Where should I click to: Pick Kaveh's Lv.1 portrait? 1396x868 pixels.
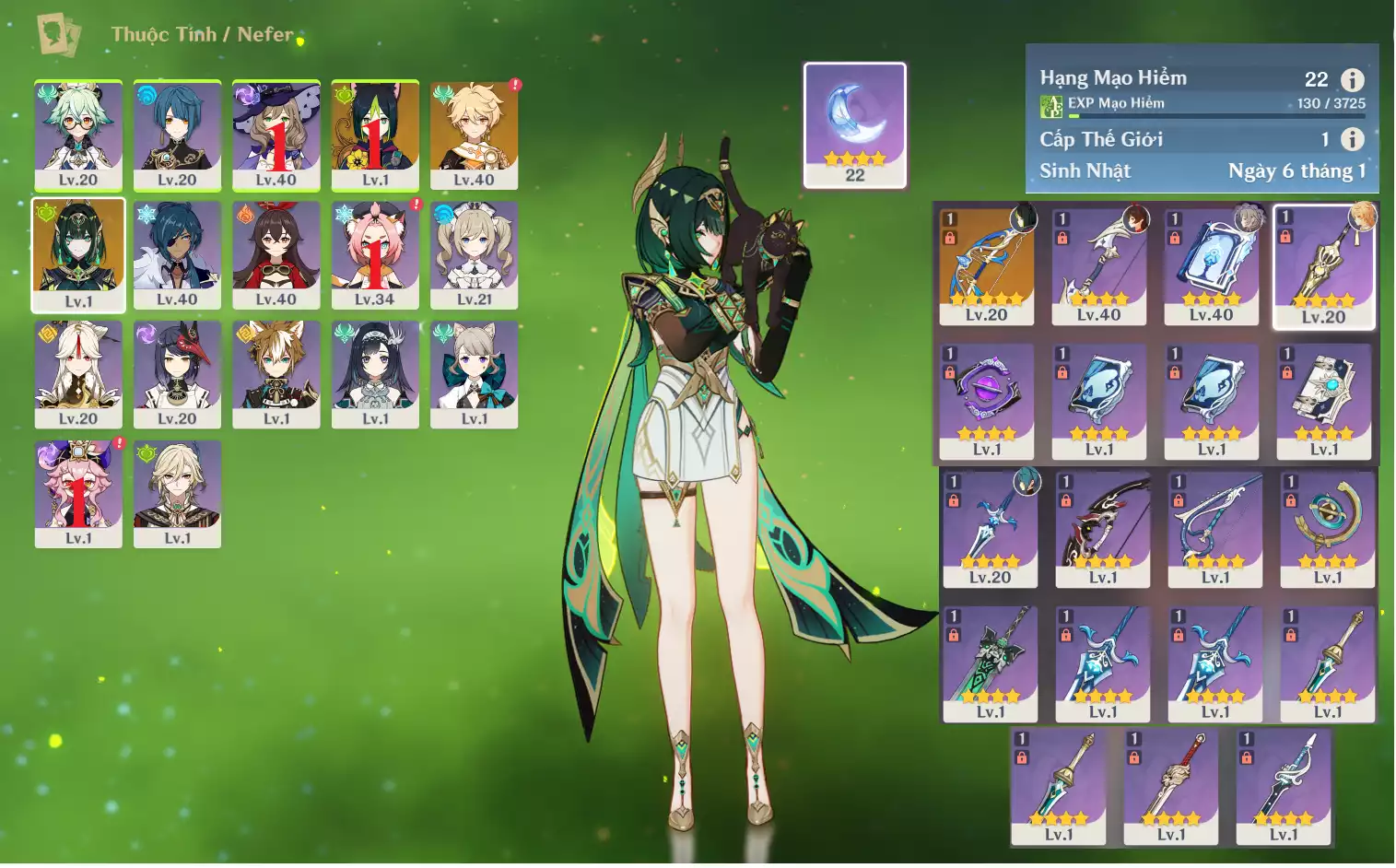[x=178, y=494]
